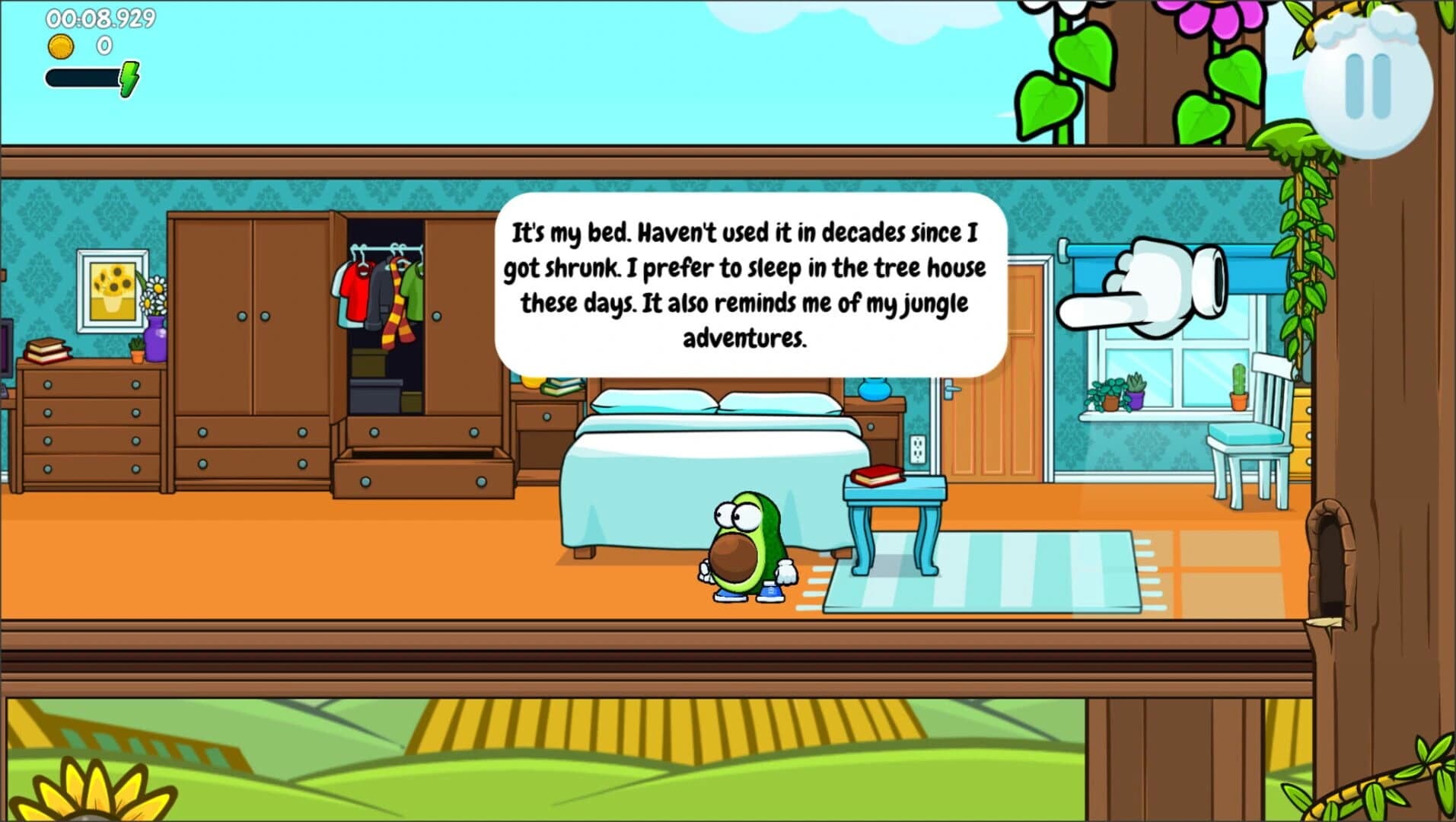
Task: Close the open bottom wardrobe drawer
Action: click(415, 479)
